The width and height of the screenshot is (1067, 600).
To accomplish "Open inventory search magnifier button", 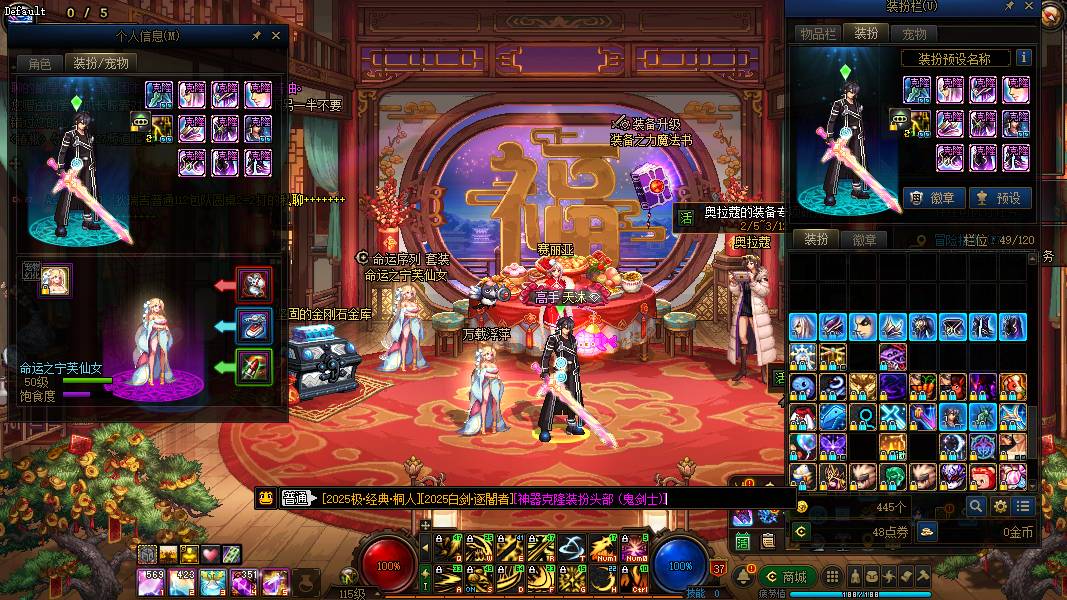I will (x=976, y=507).
